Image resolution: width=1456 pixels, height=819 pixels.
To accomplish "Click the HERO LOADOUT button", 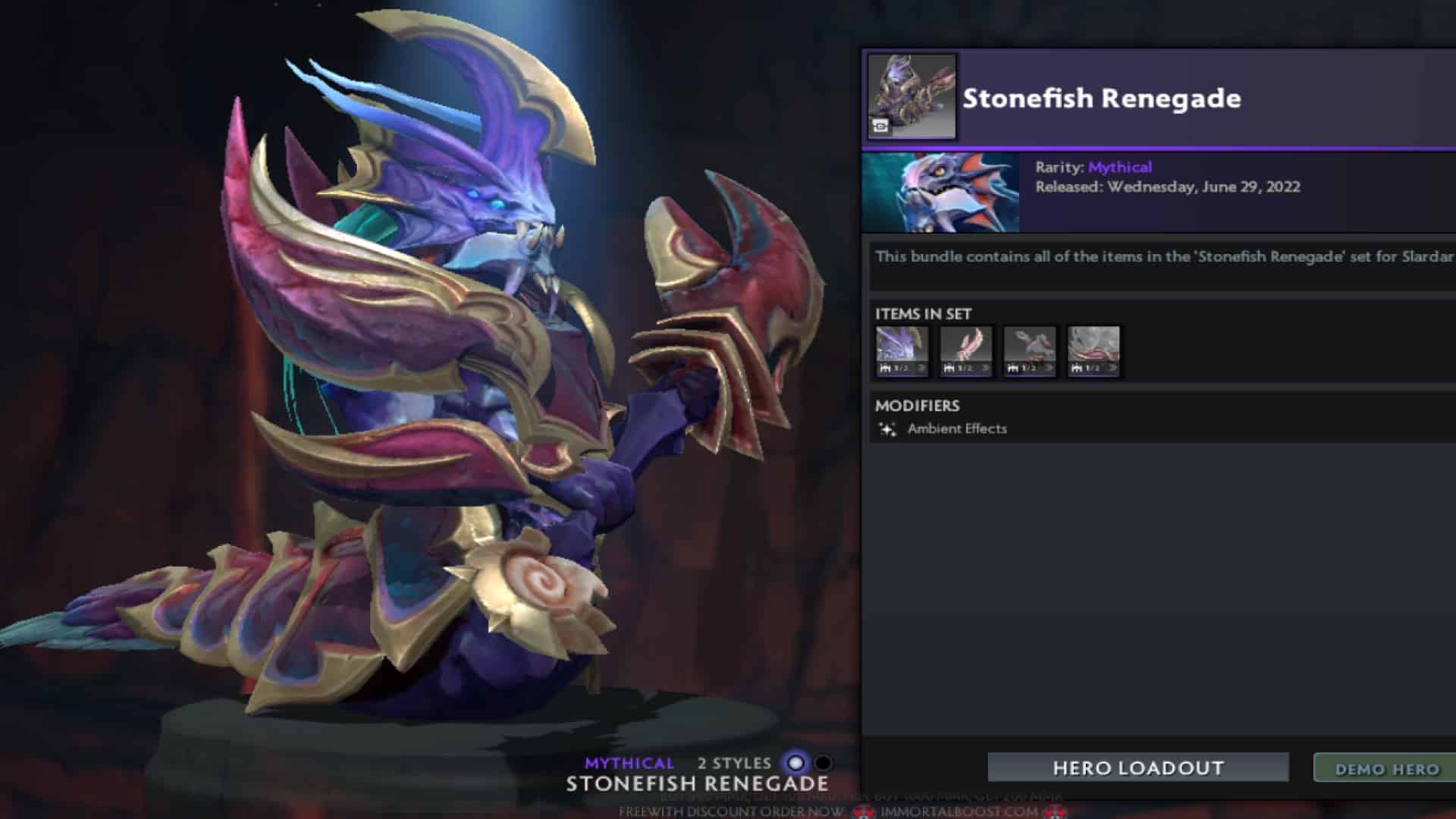I will point(1137,767).
